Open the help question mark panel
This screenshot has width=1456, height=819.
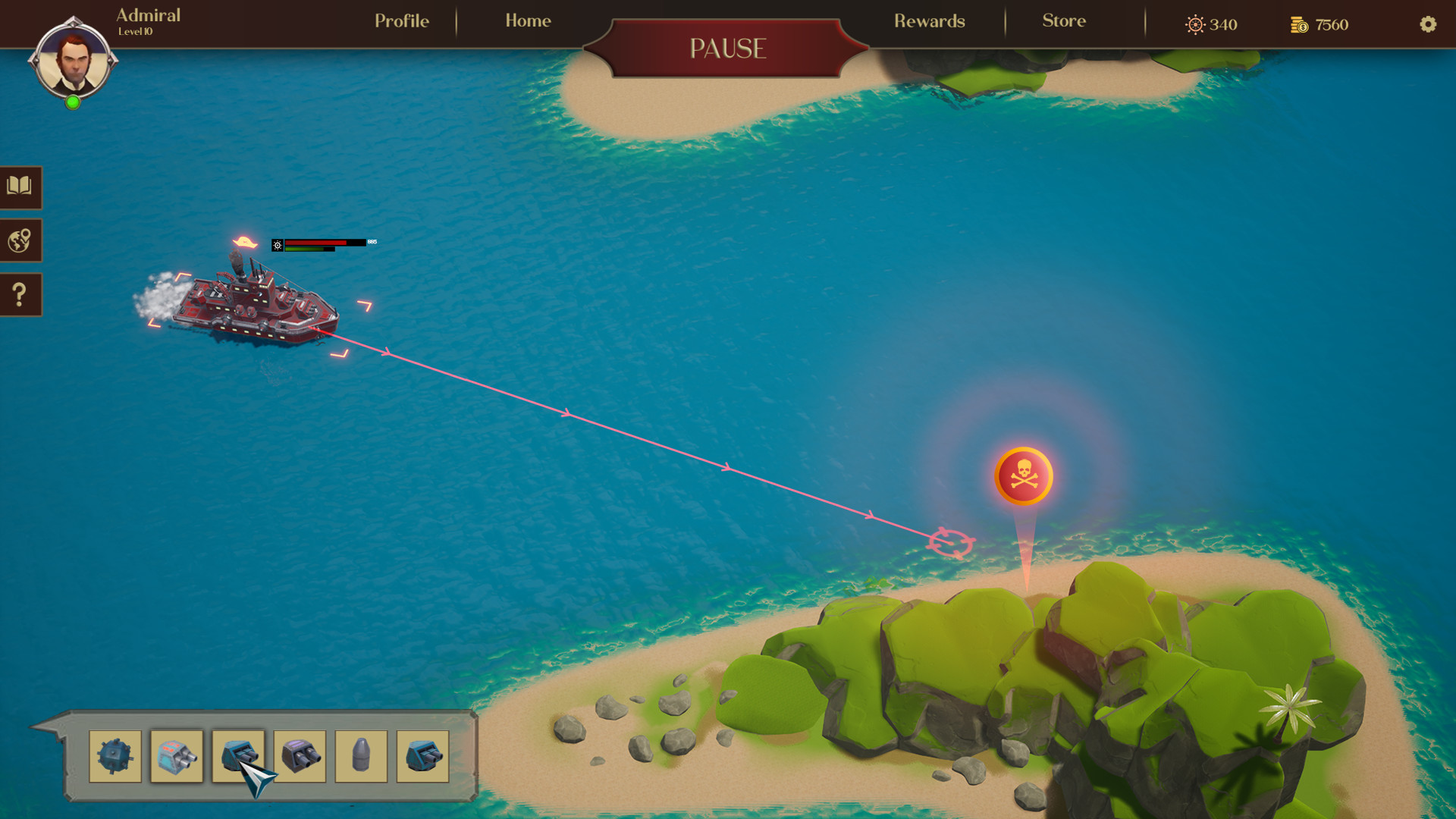pyautogui.click(x=20, y=294)
